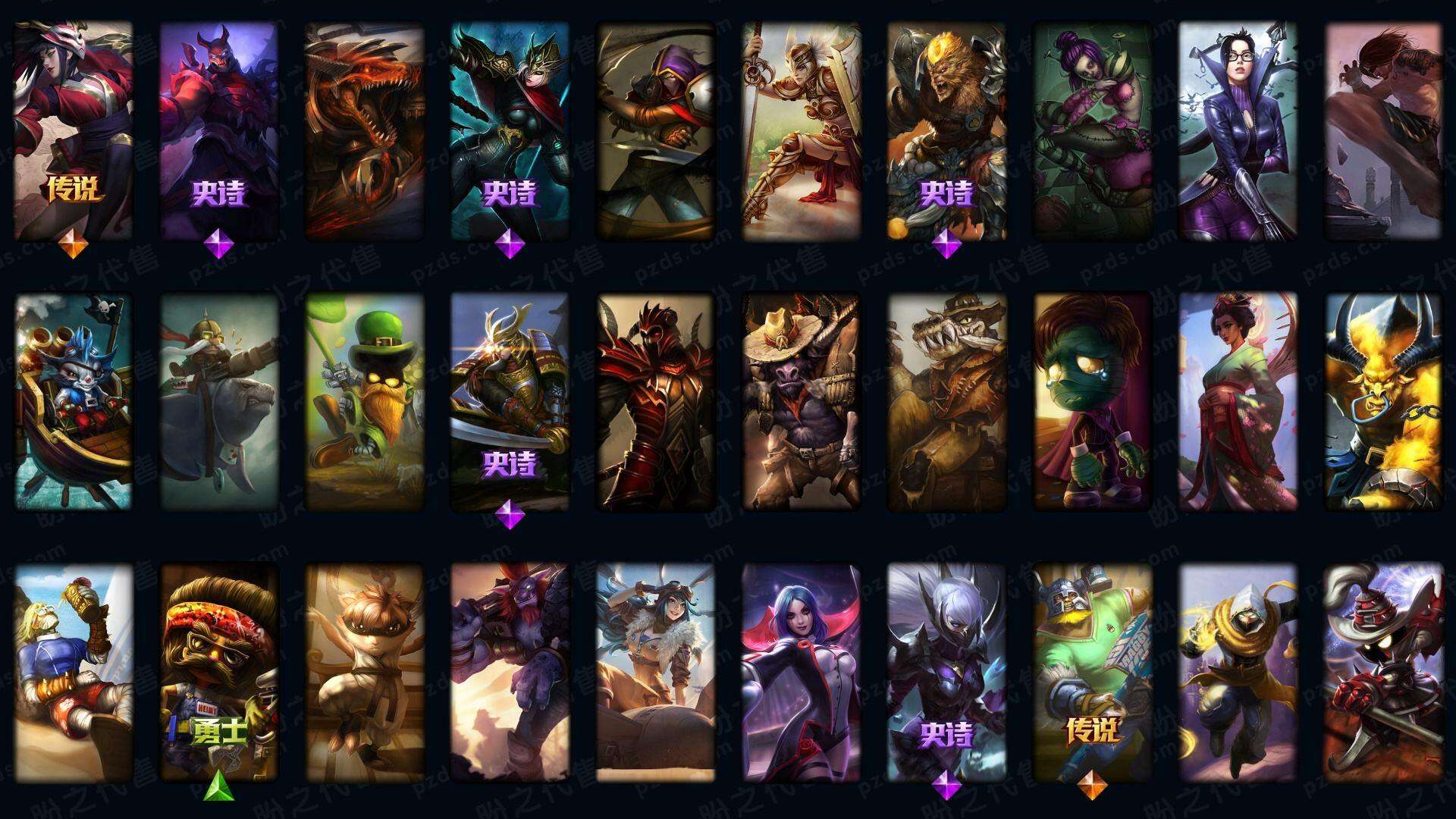
Task: Choose the karate Kennen skin card
Action: (364, 672)
